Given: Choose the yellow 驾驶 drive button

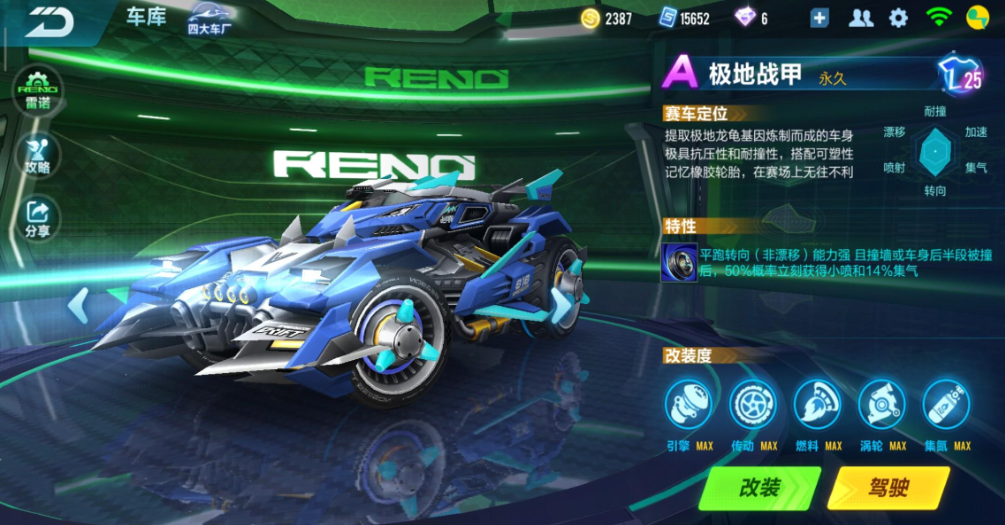Looking at the screenshot, I should click(x=888, y=488).
